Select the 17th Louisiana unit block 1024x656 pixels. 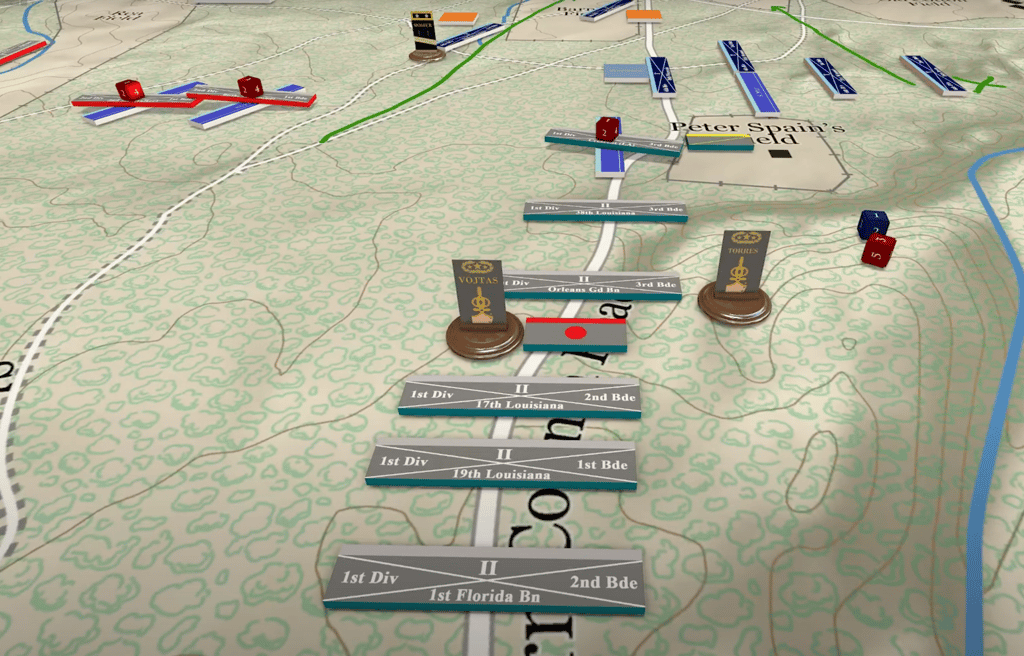coord(520,397)
